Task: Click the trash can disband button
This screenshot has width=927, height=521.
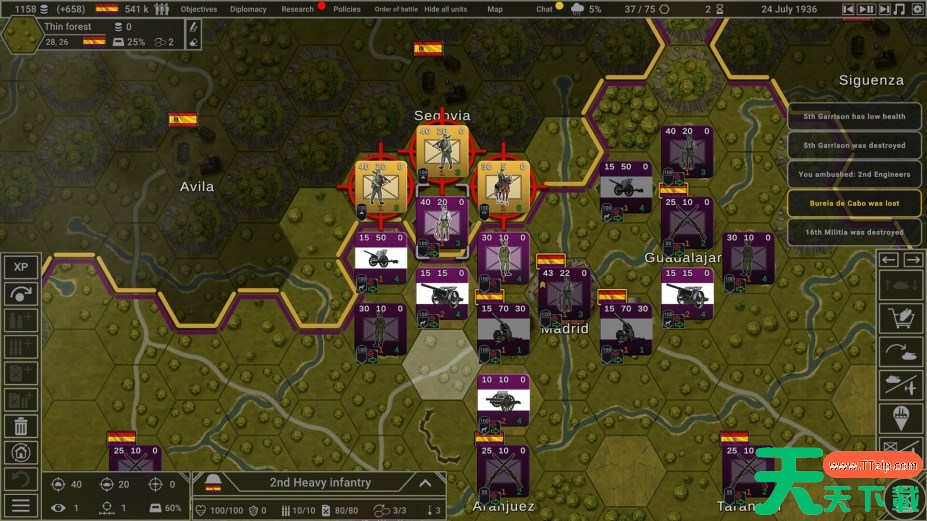Action: [x=20, y=426]
